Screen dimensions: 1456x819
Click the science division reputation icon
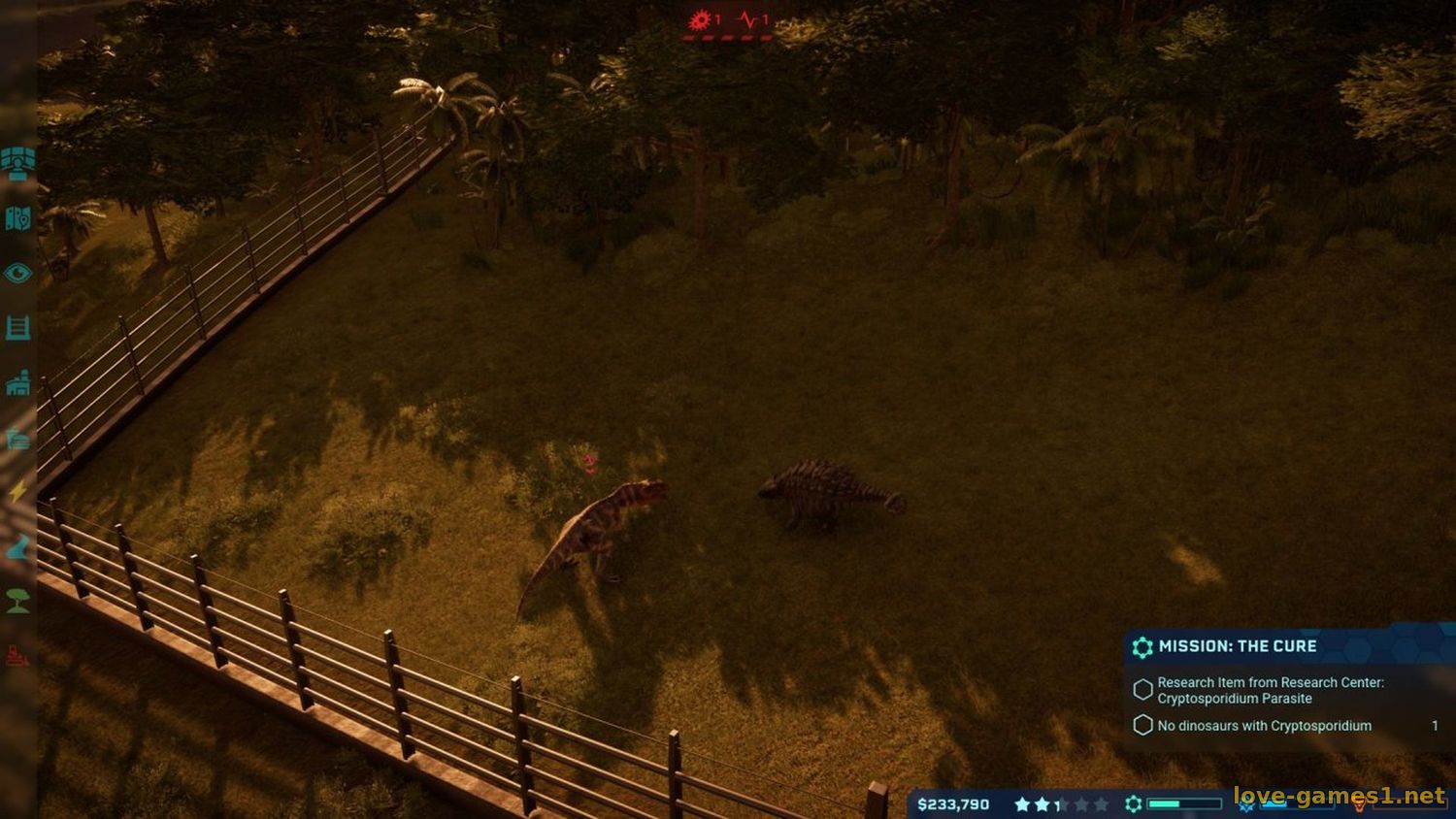[1134, 804]
